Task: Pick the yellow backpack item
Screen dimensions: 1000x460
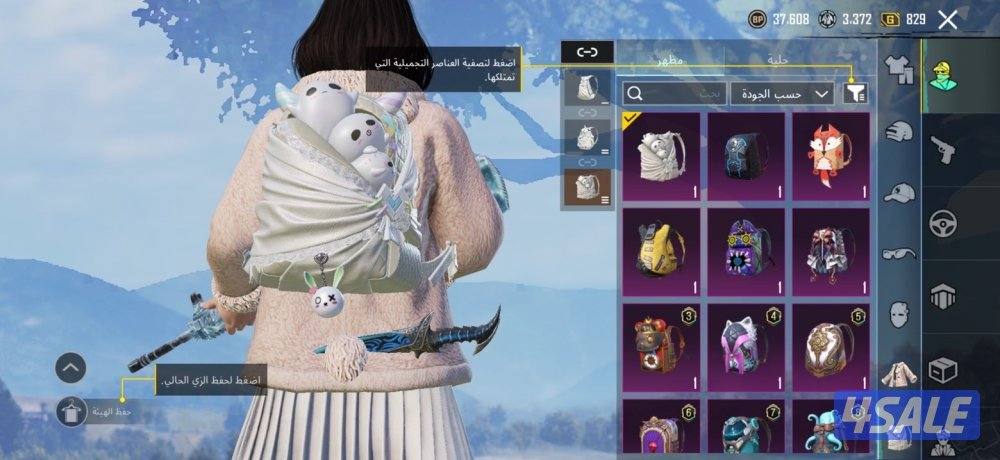Action: click(660, 250)
